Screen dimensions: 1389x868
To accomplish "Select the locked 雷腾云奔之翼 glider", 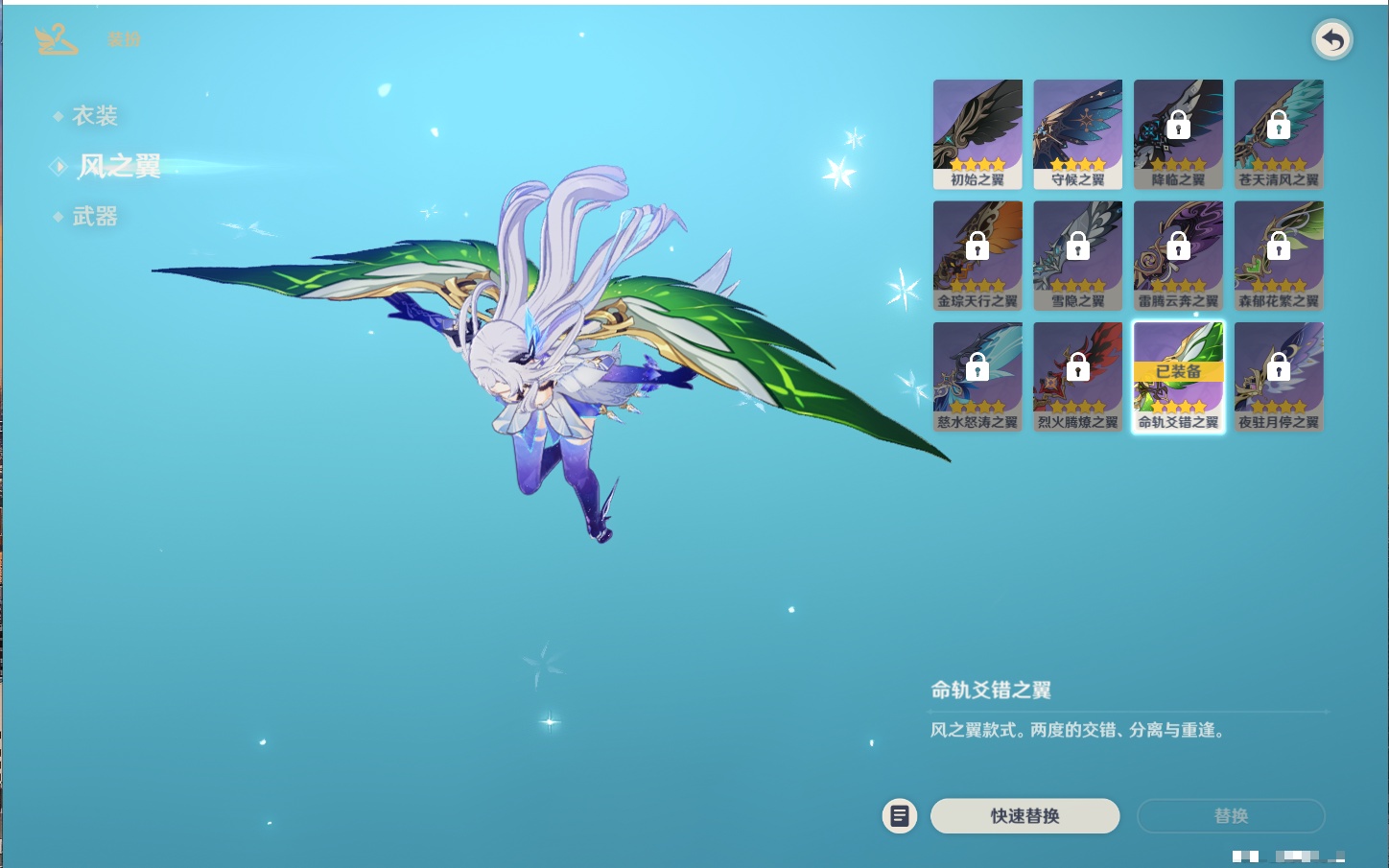I will (x=1178, y=255).
